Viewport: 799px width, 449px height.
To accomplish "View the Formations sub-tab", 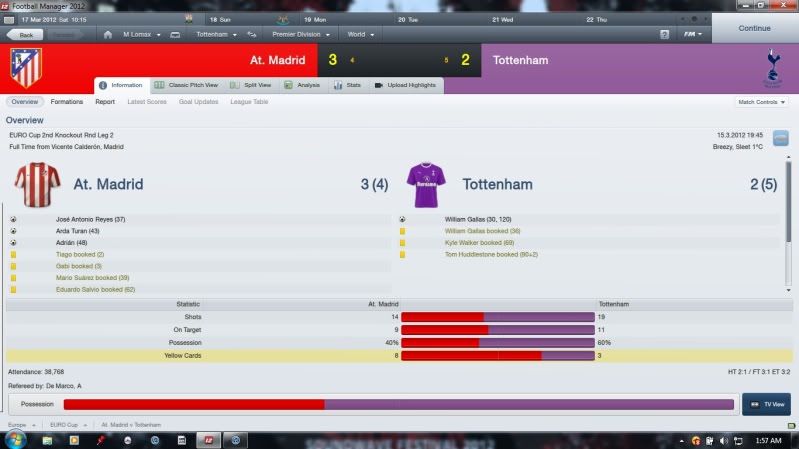I will click(67, 102).
